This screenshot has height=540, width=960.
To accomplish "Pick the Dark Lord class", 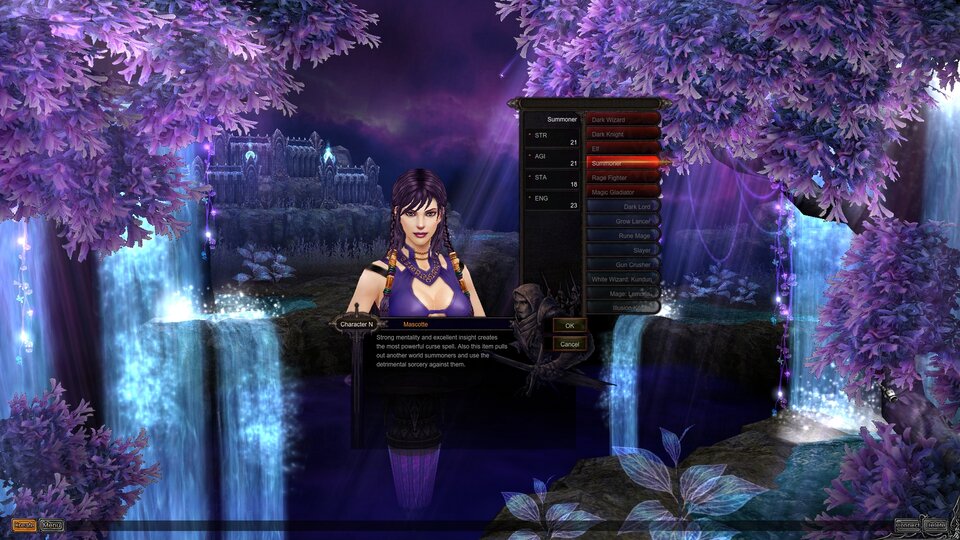I will [x=622, y=206].
